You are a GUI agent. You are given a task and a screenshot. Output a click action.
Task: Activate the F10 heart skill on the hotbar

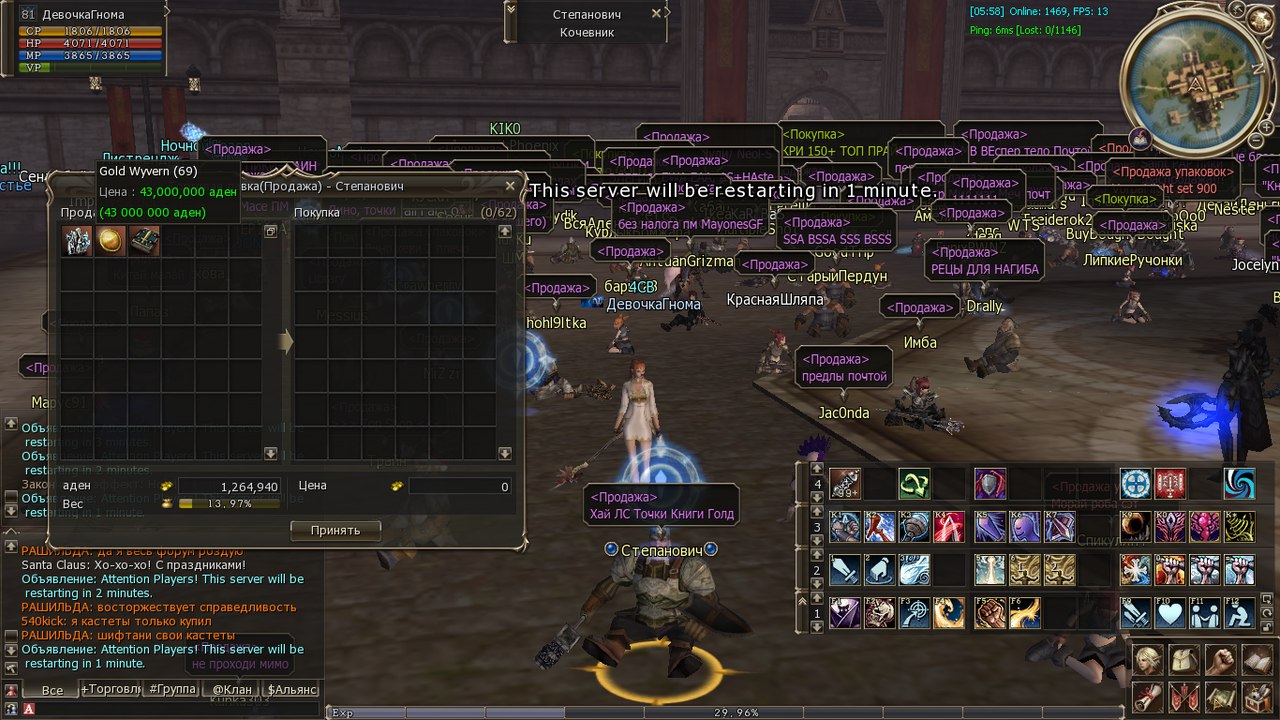pyautogui.click(x=1170, y=613)
